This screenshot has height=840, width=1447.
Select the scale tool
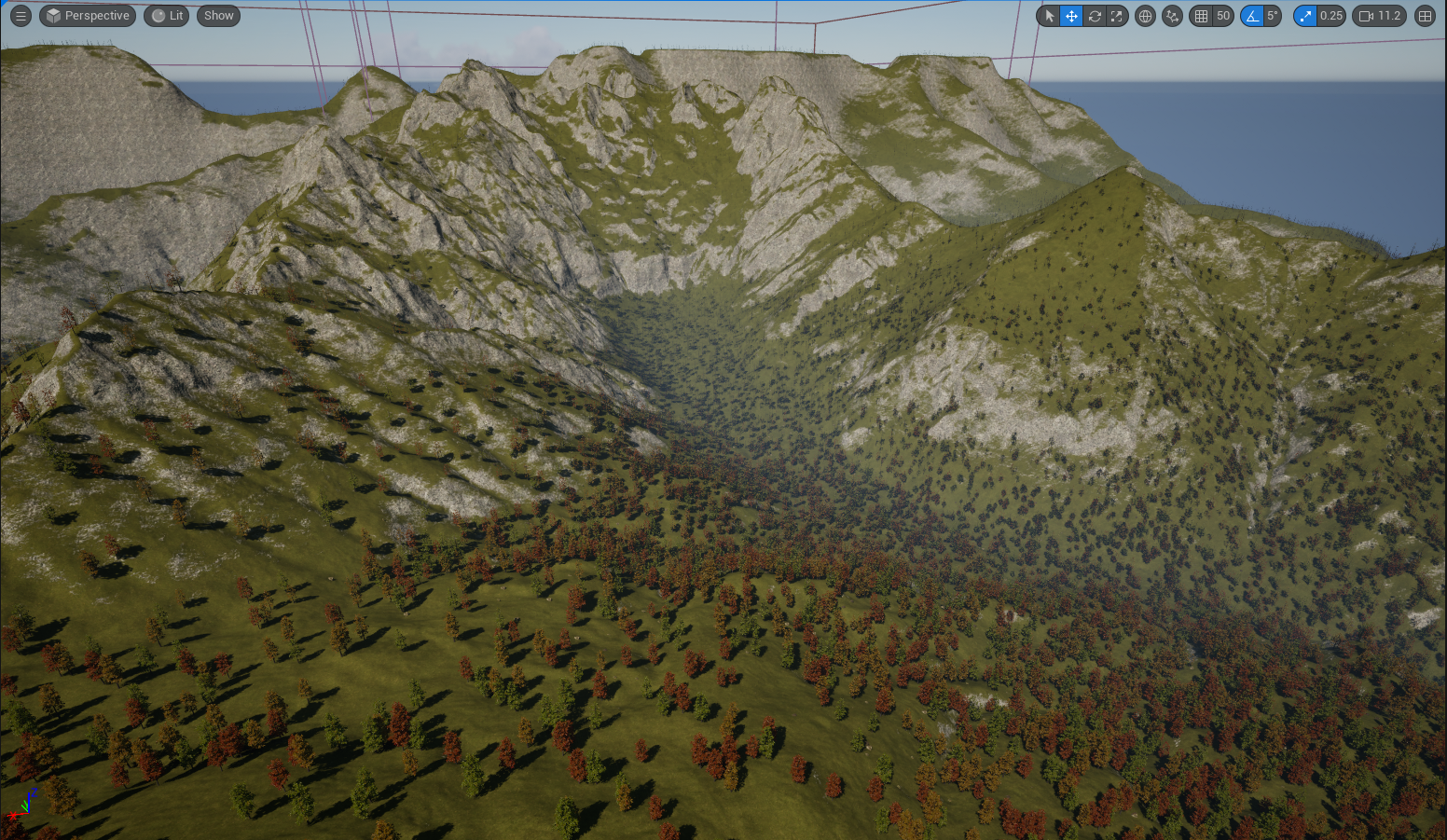pyautogui.click(x=1117, y=16)
